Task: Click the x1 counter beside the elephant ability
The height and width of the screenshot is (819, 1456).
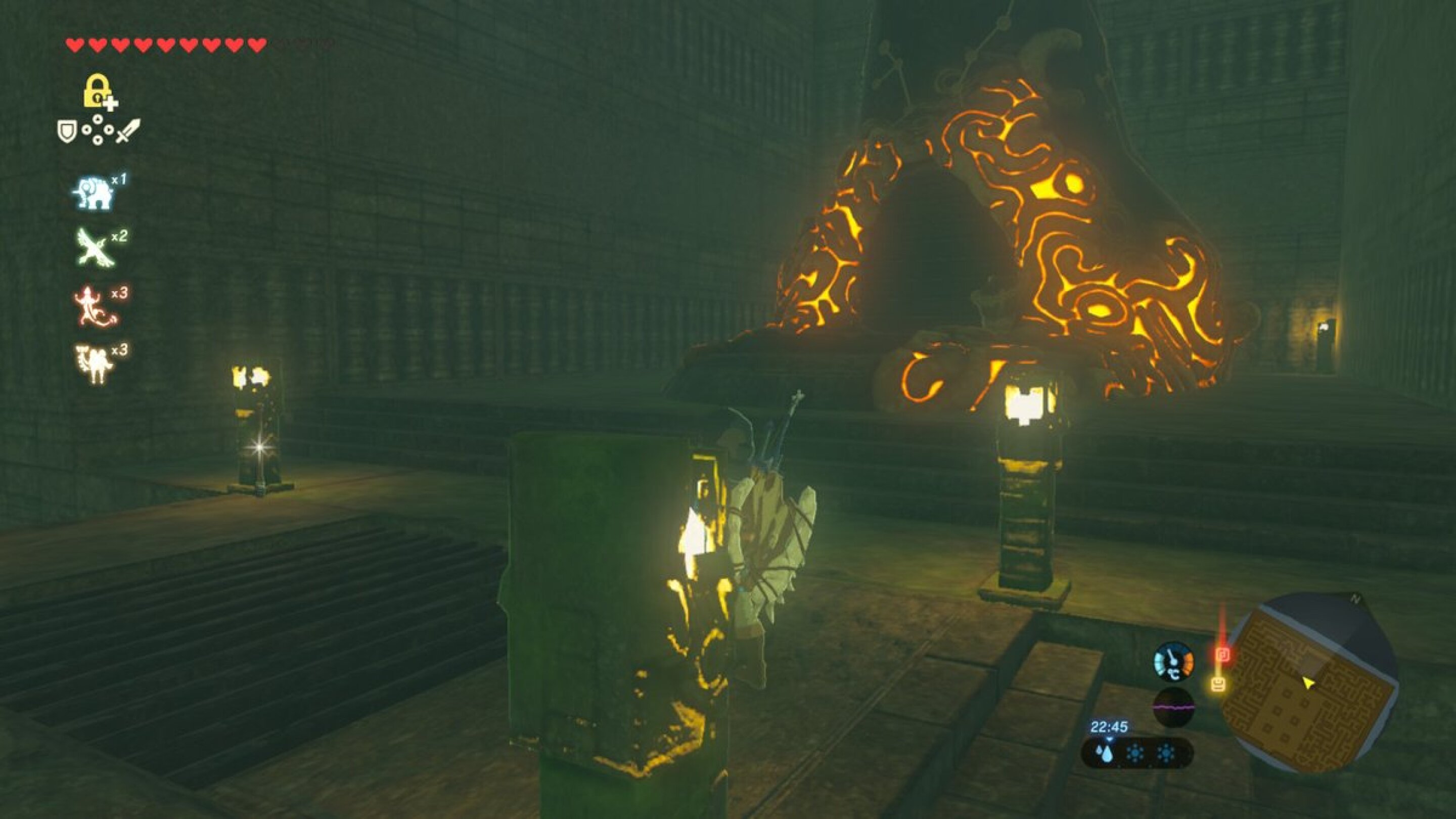Action: click(119, 180)
